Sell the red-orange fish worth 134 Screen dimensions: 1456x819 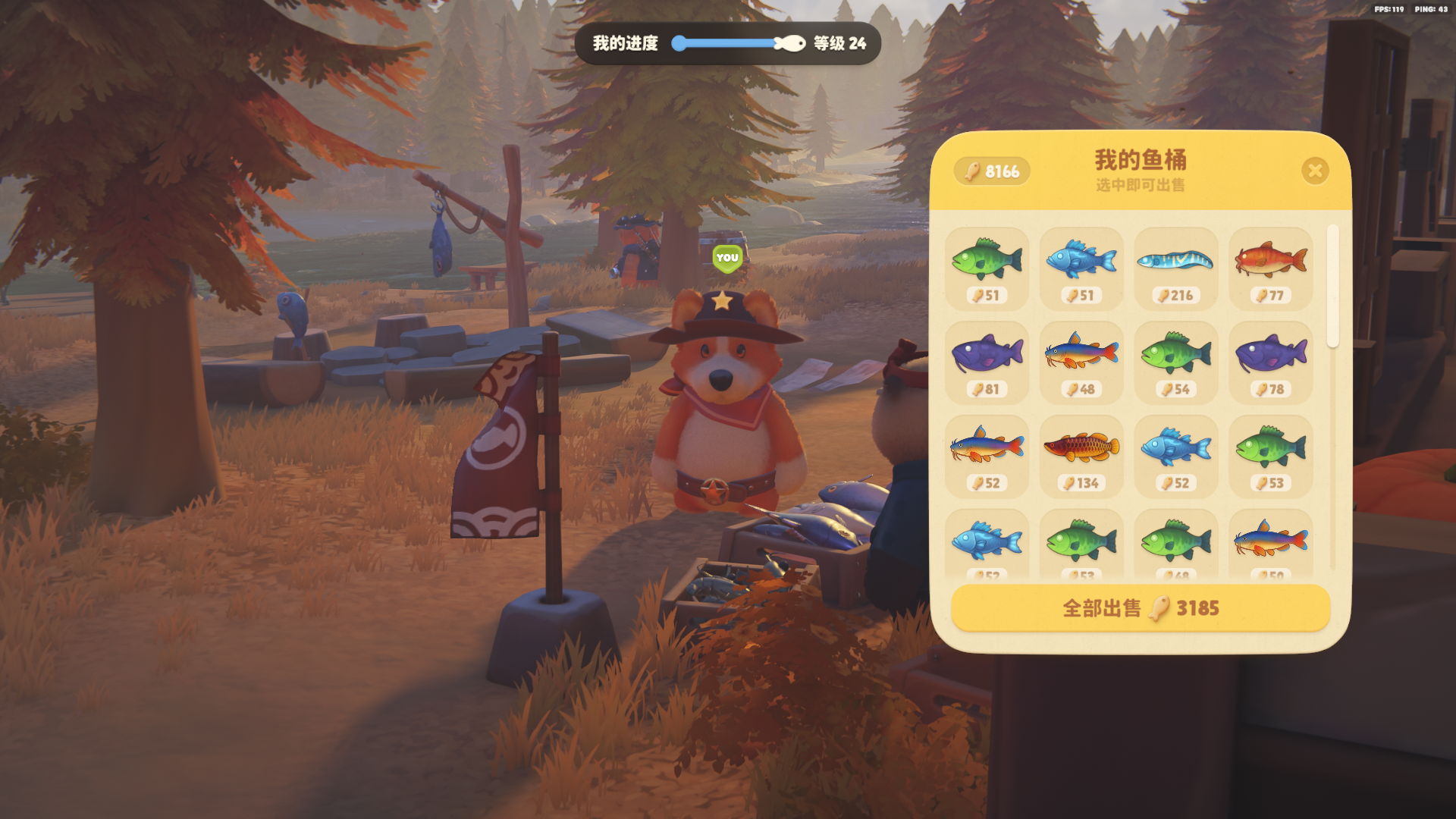point(1081,457)
